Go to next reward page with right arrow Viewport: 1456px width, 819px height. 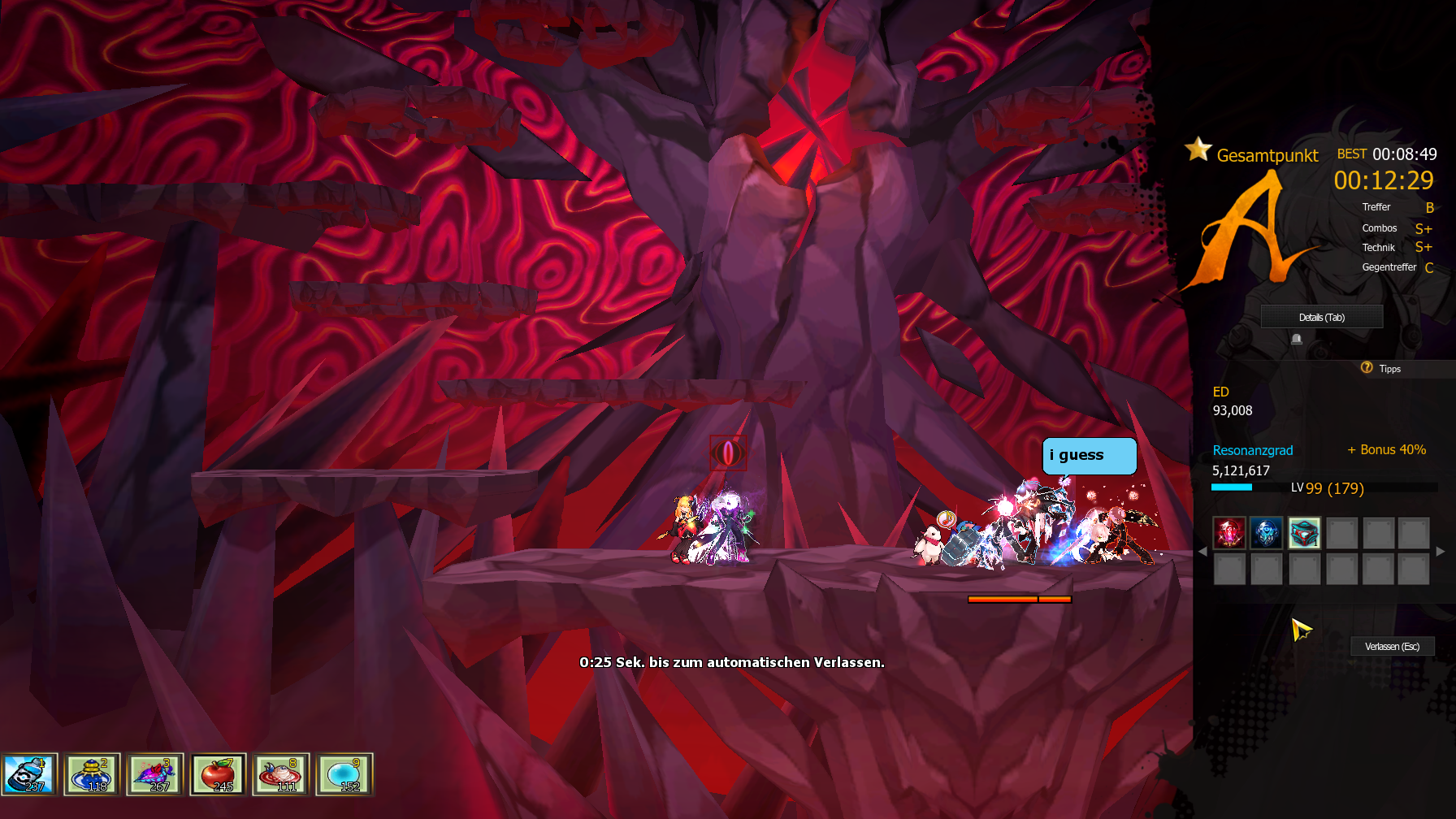coord(1441,551)
